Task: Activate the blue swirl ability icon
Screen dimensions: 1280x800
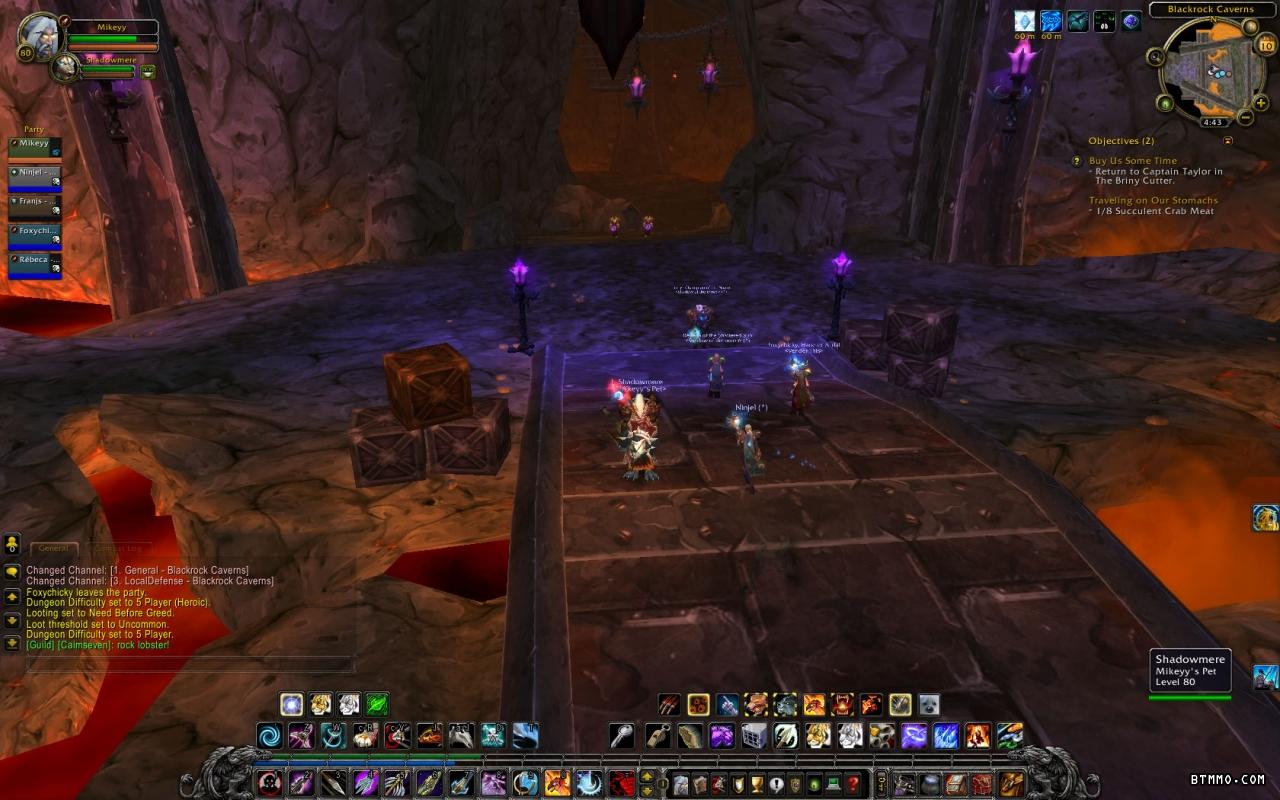Action: click(x=270, y=737)
